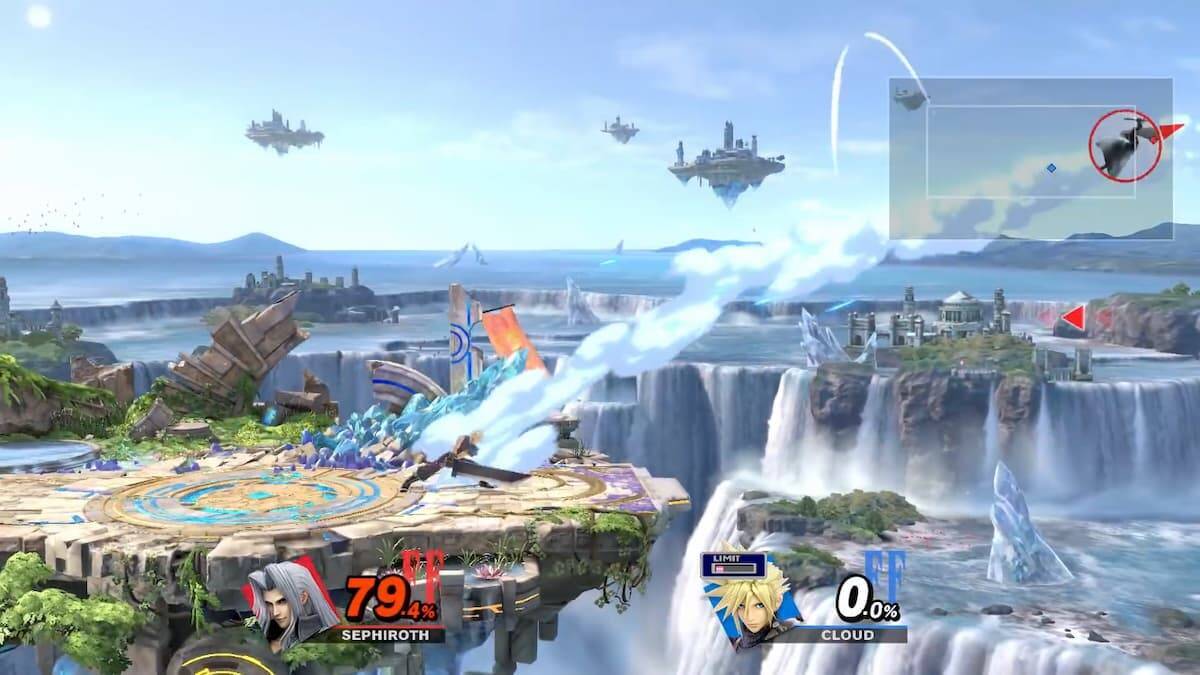The height and width of the screenshot is (675, 1200).
Task: Click the red-circled fighter marker on radar
Action: [1124, 146]
